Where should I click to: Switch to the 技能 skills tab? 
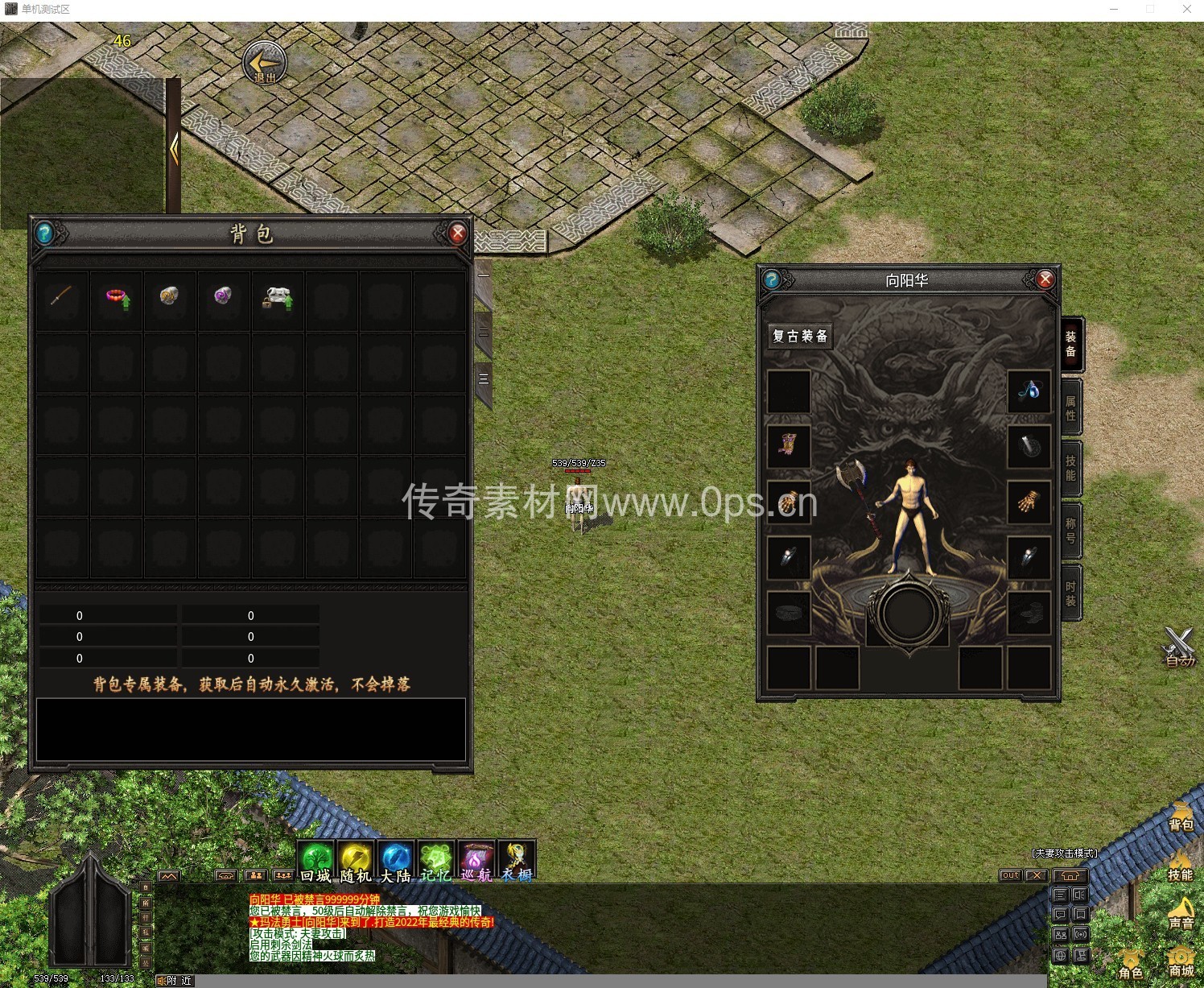pyautogui.click(x=1070, y=468)
